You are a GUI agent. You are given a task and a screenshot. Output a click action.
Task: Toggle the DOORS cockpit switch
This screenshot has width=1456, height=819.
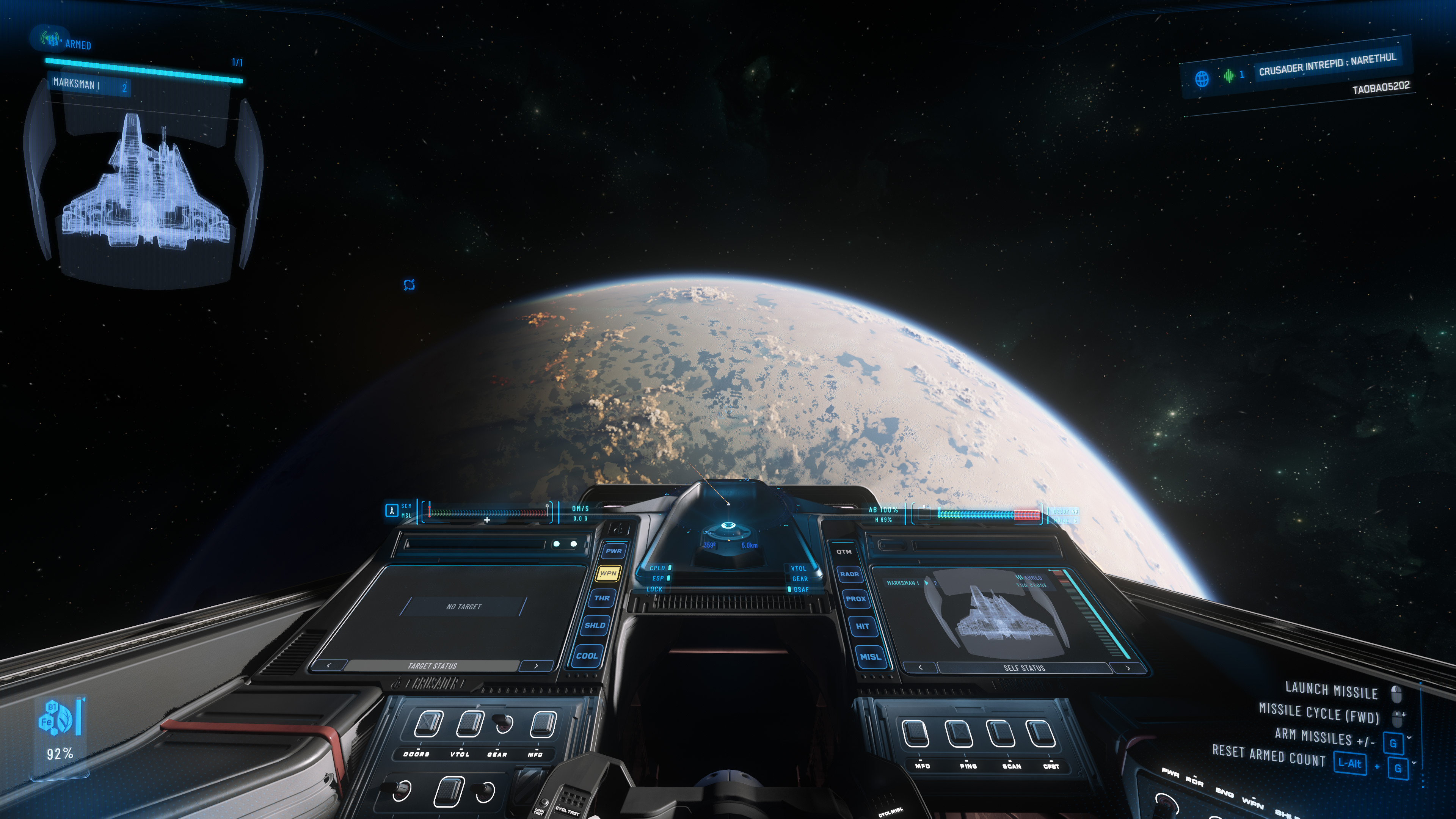pos(428,724)
